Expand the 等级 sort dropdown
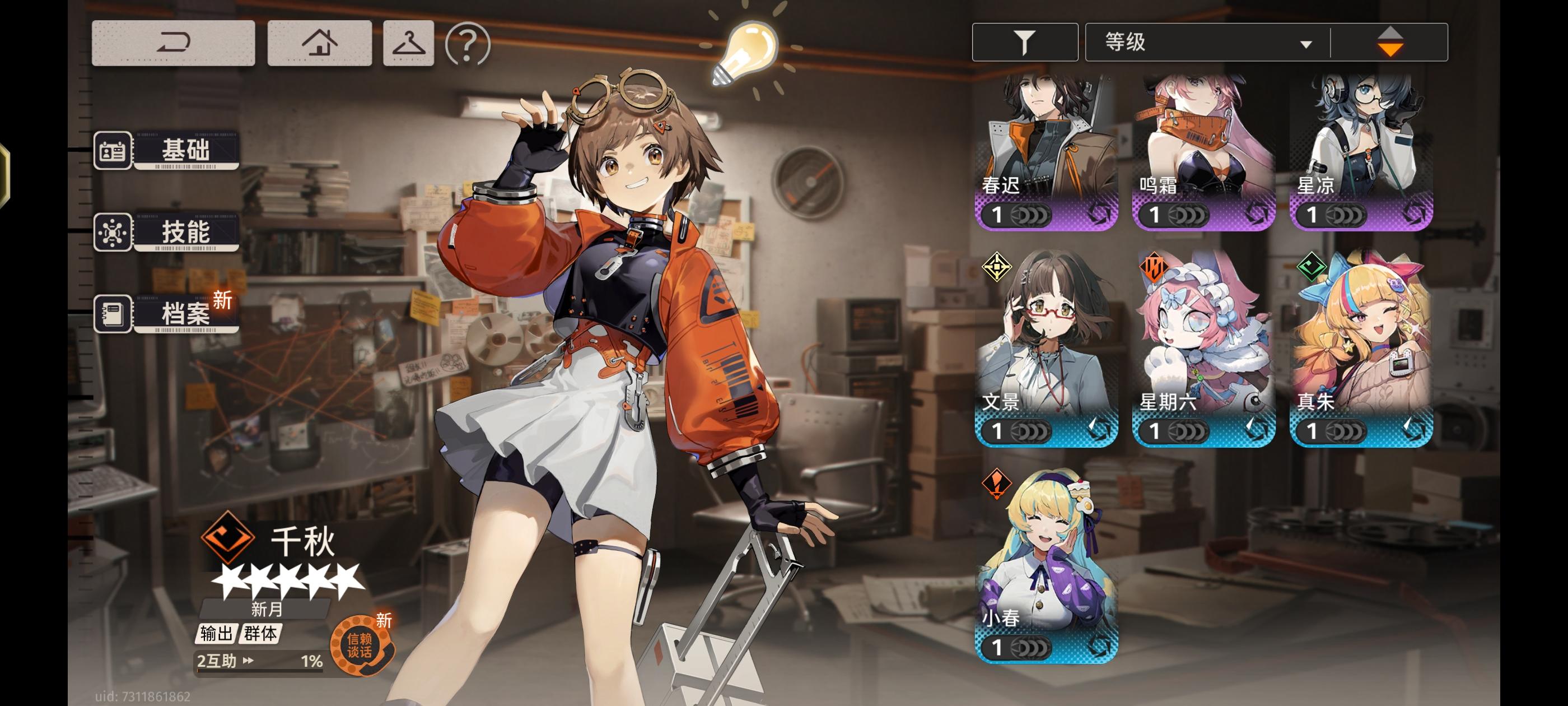The image size is (1568, 706). pos(1208,43)
